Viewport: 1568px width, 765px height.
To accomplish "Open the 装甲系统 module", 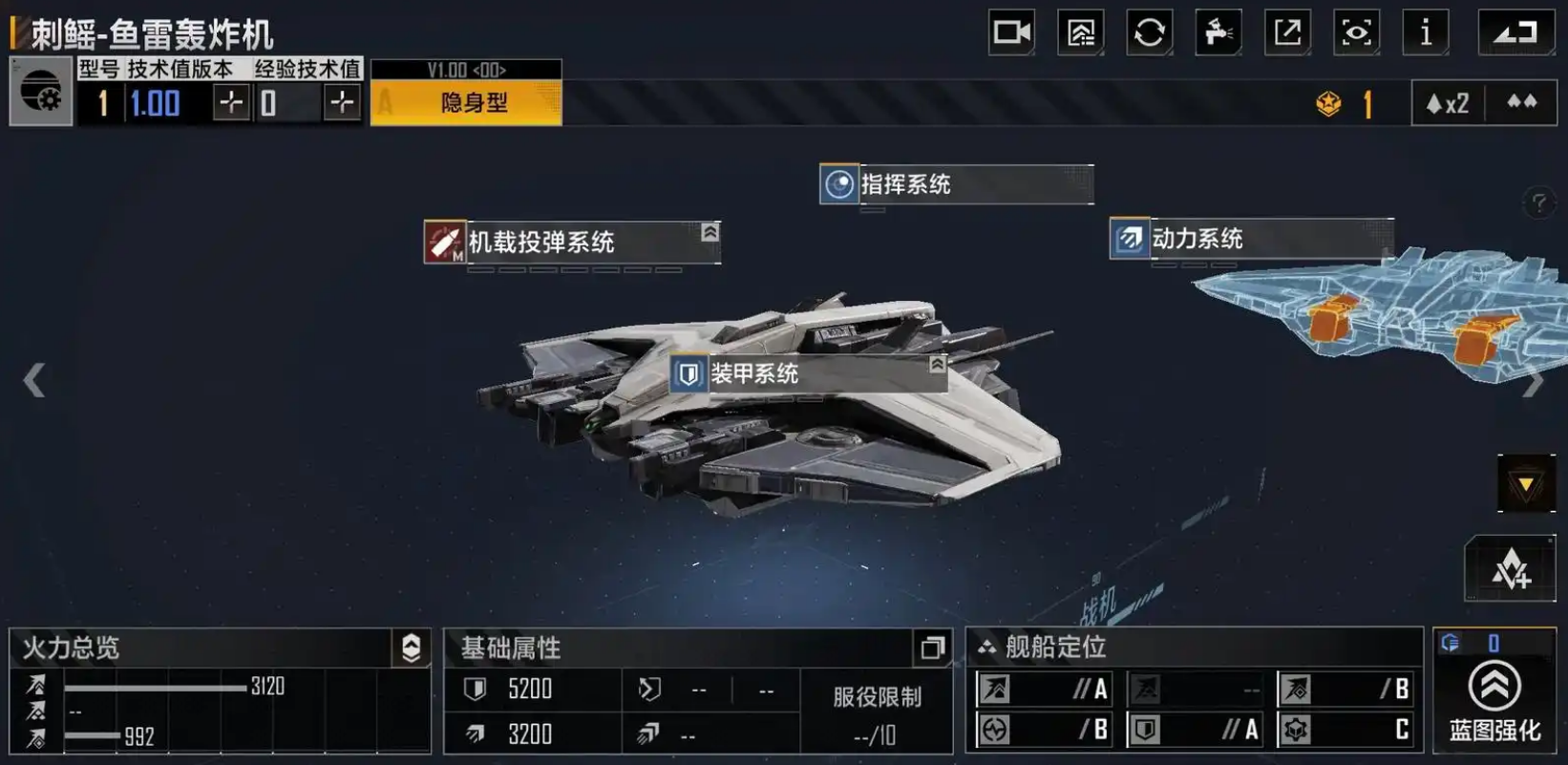I will coord(808,373).
